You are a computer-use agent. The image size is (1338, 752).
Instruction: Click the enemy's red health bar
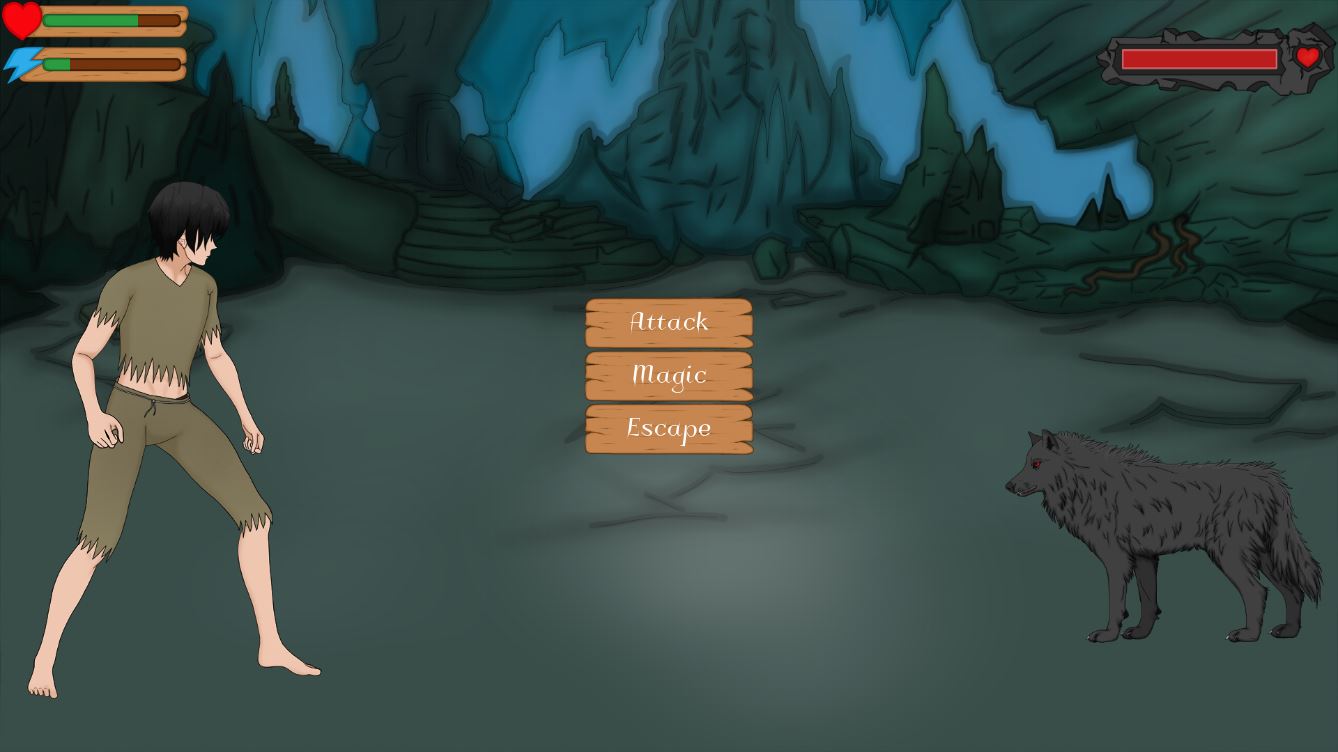click(1198, 59)
